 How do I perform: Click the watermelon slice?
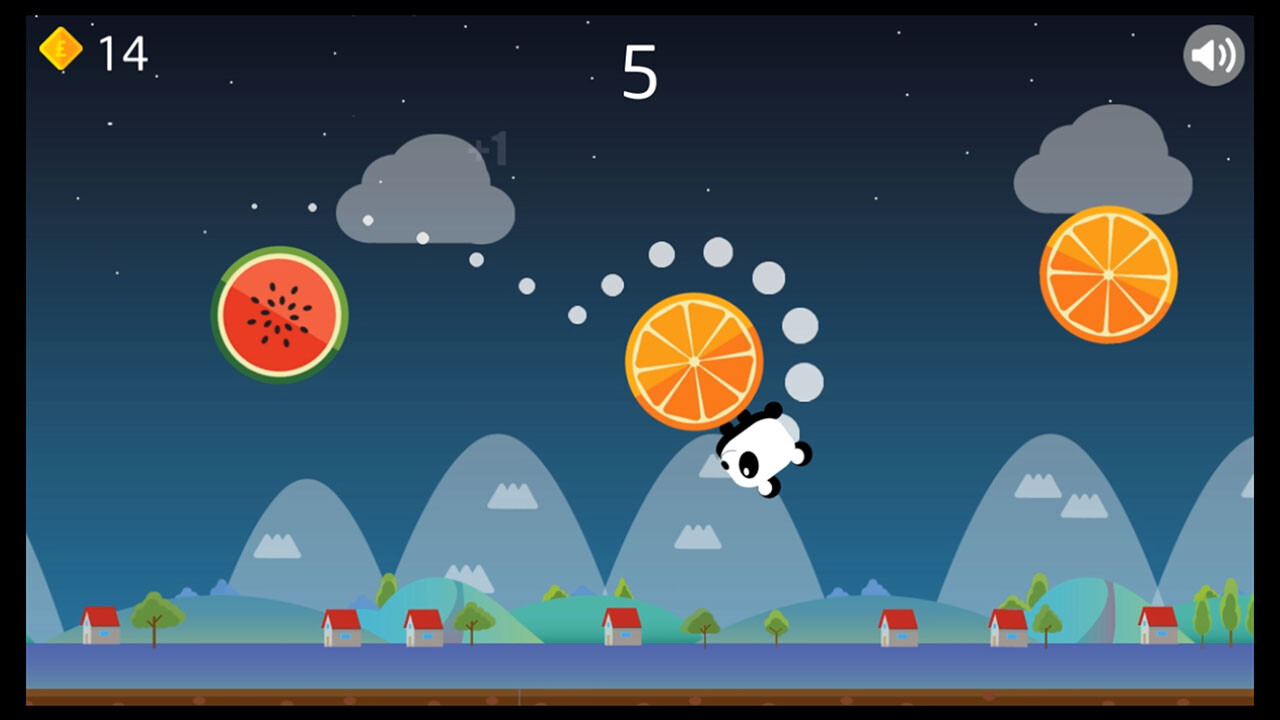coord(281,316)
